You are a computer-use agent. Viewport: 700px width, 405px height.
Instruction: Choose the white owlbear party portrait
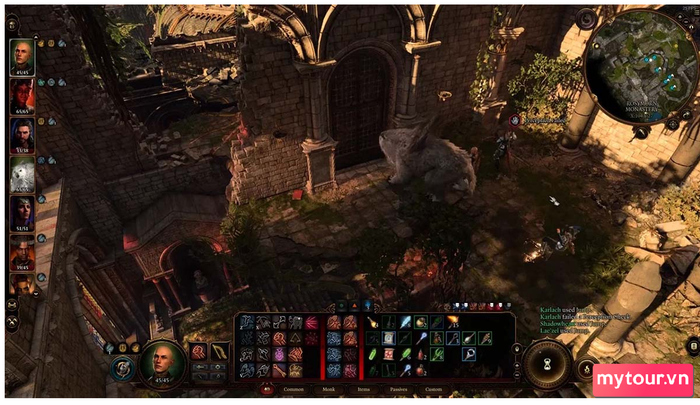pyautogui.click(x=21, y=174)
